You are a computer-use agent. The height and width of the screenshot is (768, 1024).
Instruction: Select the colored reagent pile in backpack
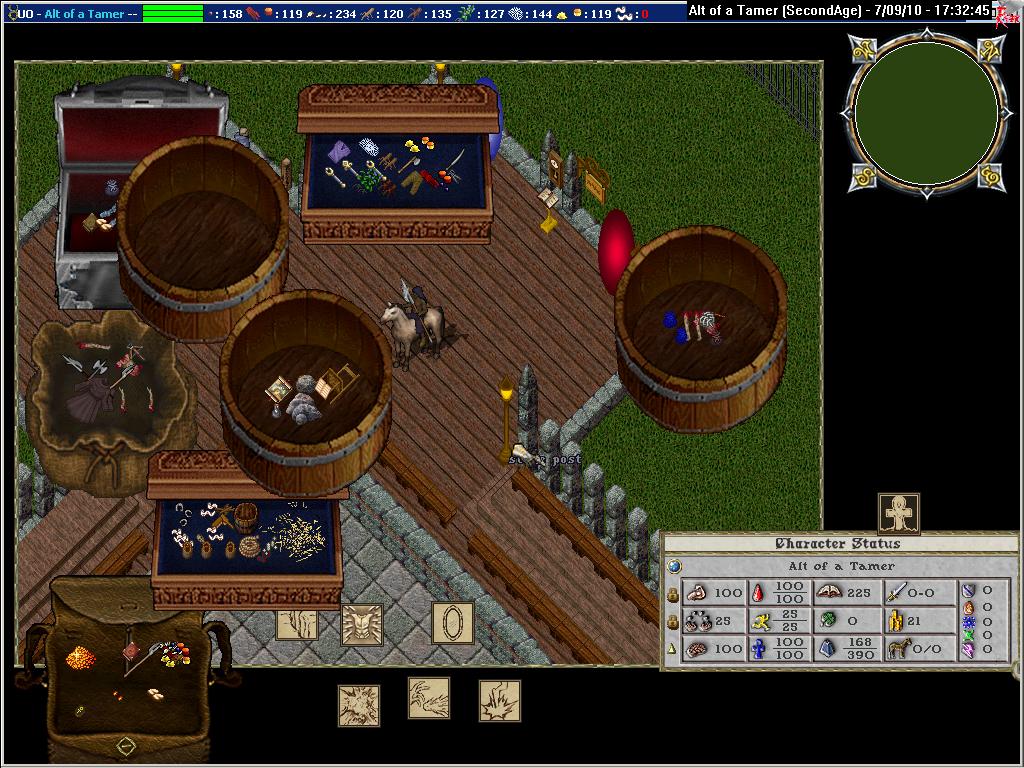[174, 654]
